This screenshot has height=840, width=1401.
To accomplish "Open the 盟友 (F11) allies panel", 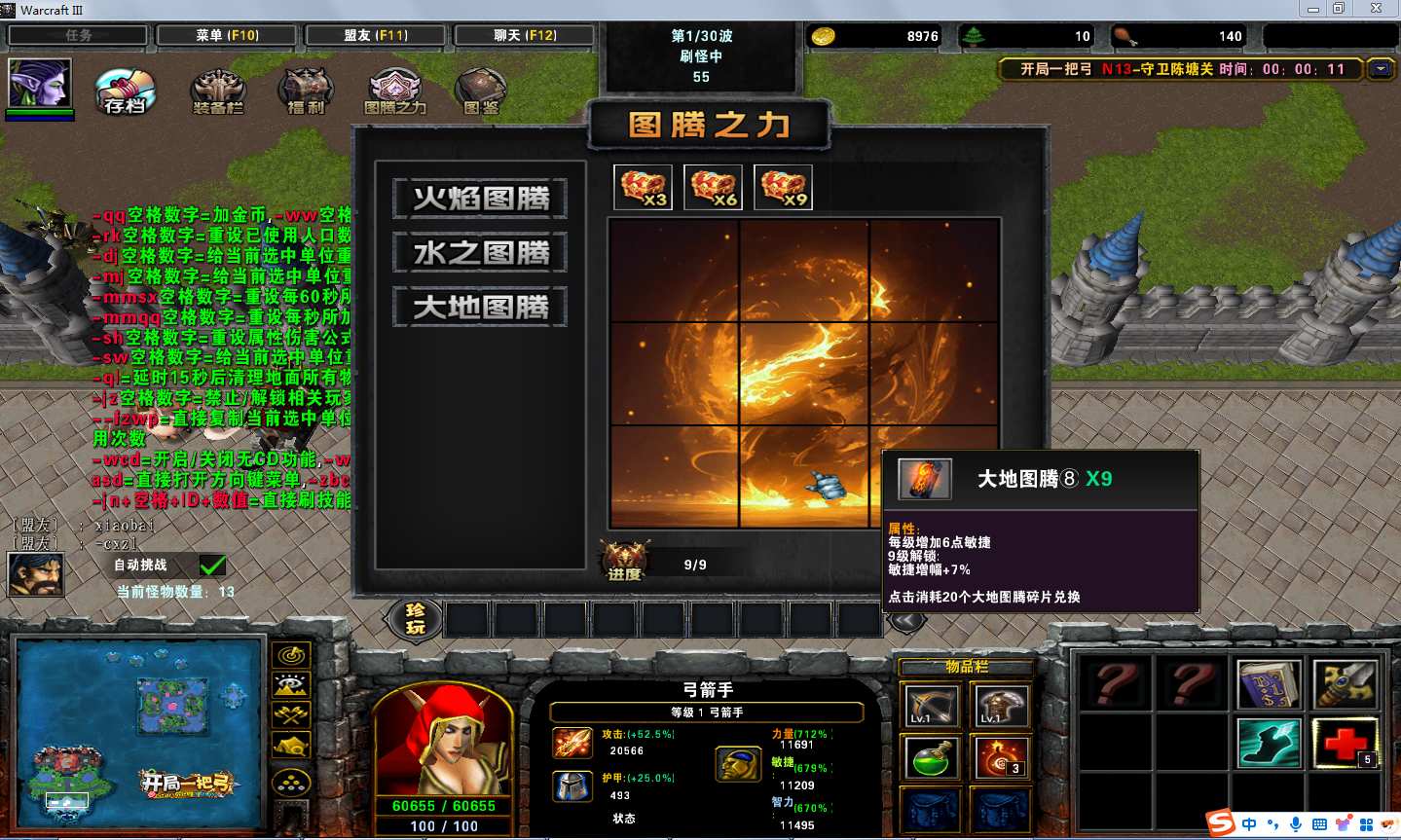I will pyautogui.click(x=376, y=35).
